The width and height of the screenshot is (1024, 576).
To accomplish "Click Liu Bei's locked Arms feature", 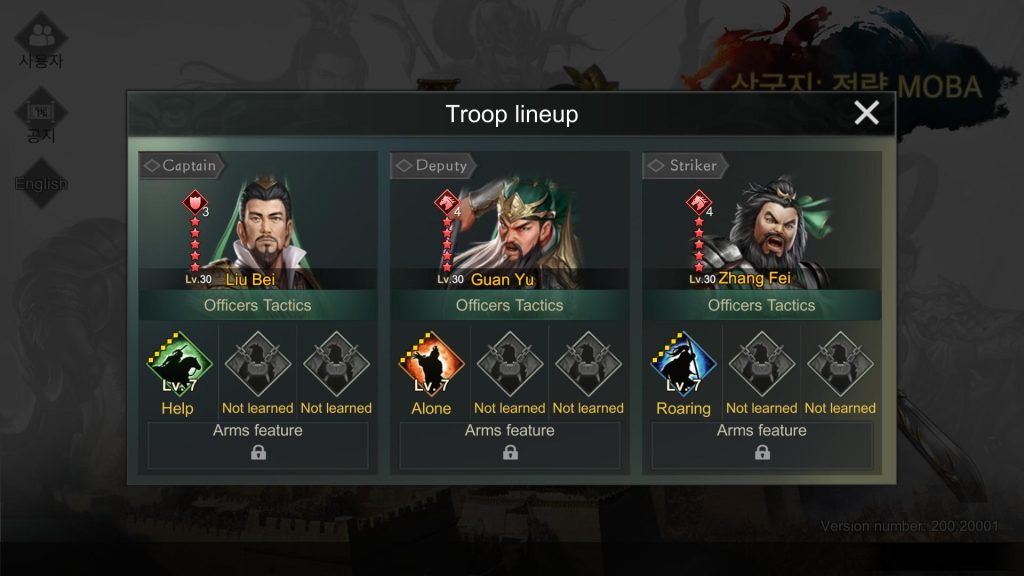I will click(x=258, y=445).
